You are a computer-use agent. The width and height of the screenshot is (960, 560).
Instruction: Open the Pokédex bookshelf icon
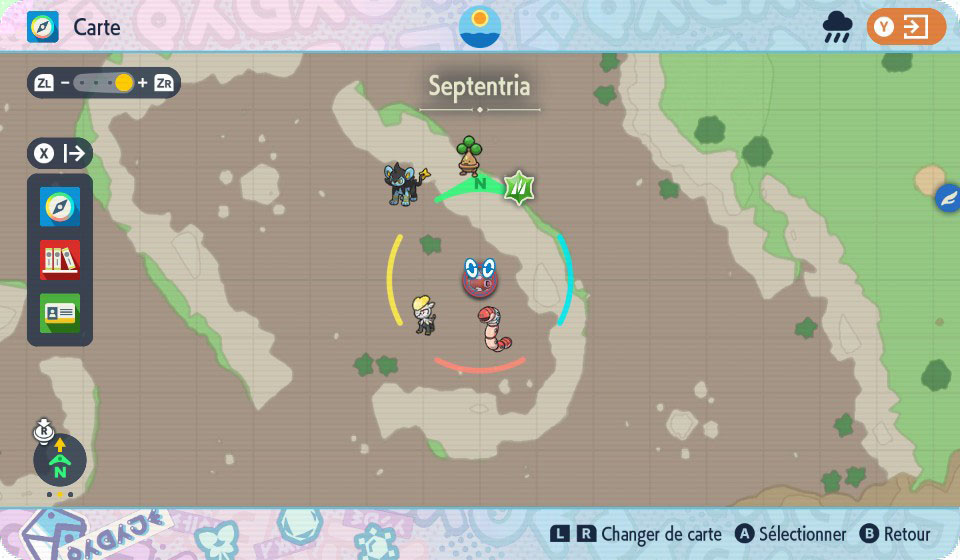(x=60, y=260)
